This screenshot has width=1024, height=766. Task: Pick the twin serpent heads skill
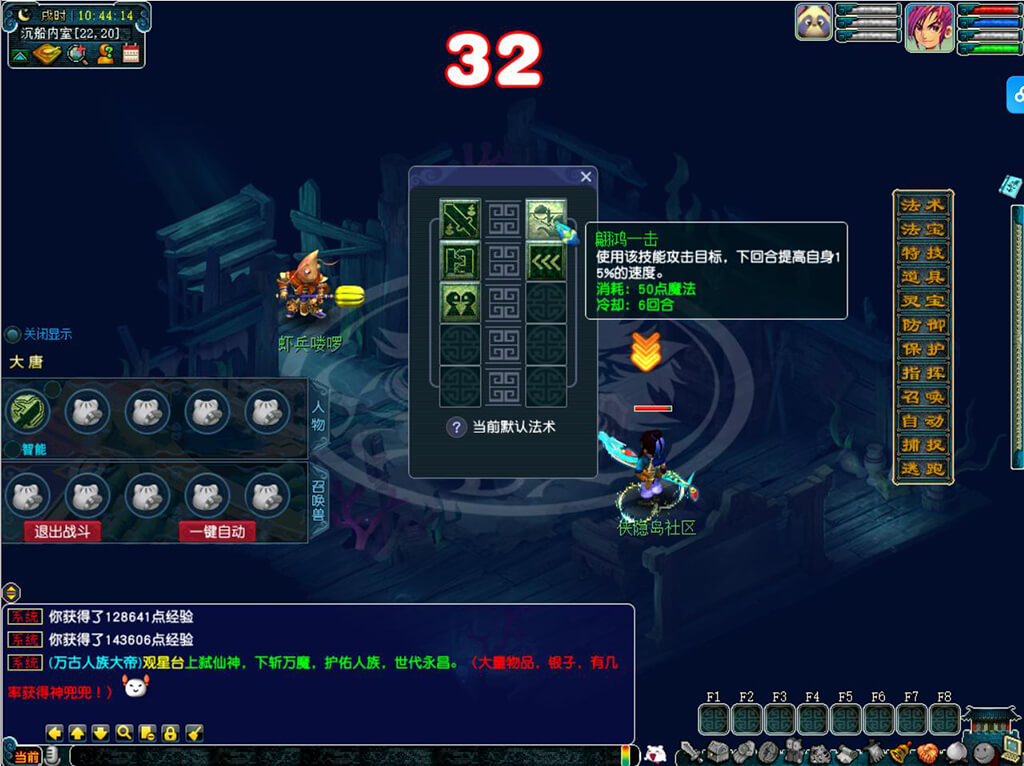(459, 302)
